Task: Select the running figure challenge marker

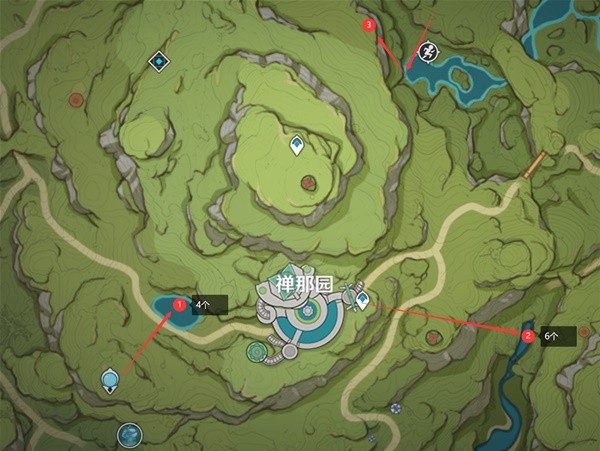Action: pyautogui.click(x=425, y=52)
